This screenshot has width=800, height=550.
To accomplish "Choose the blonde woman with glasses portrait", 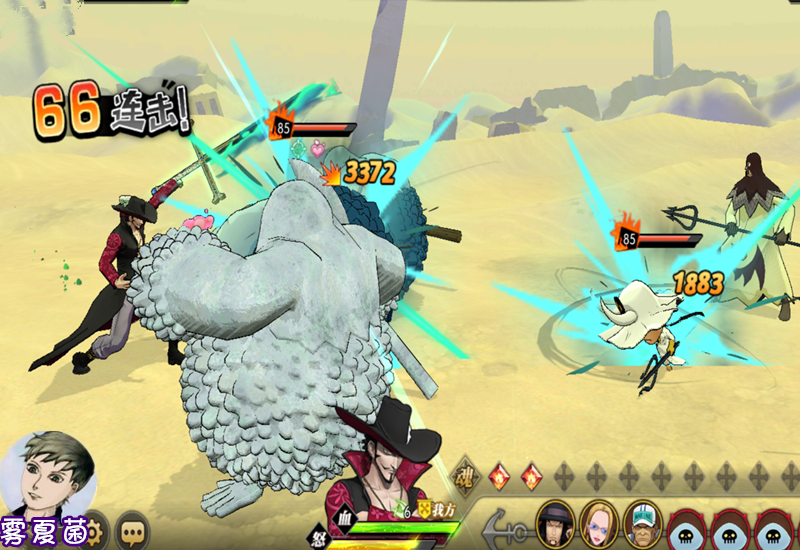I will click(x=598, y=521).
